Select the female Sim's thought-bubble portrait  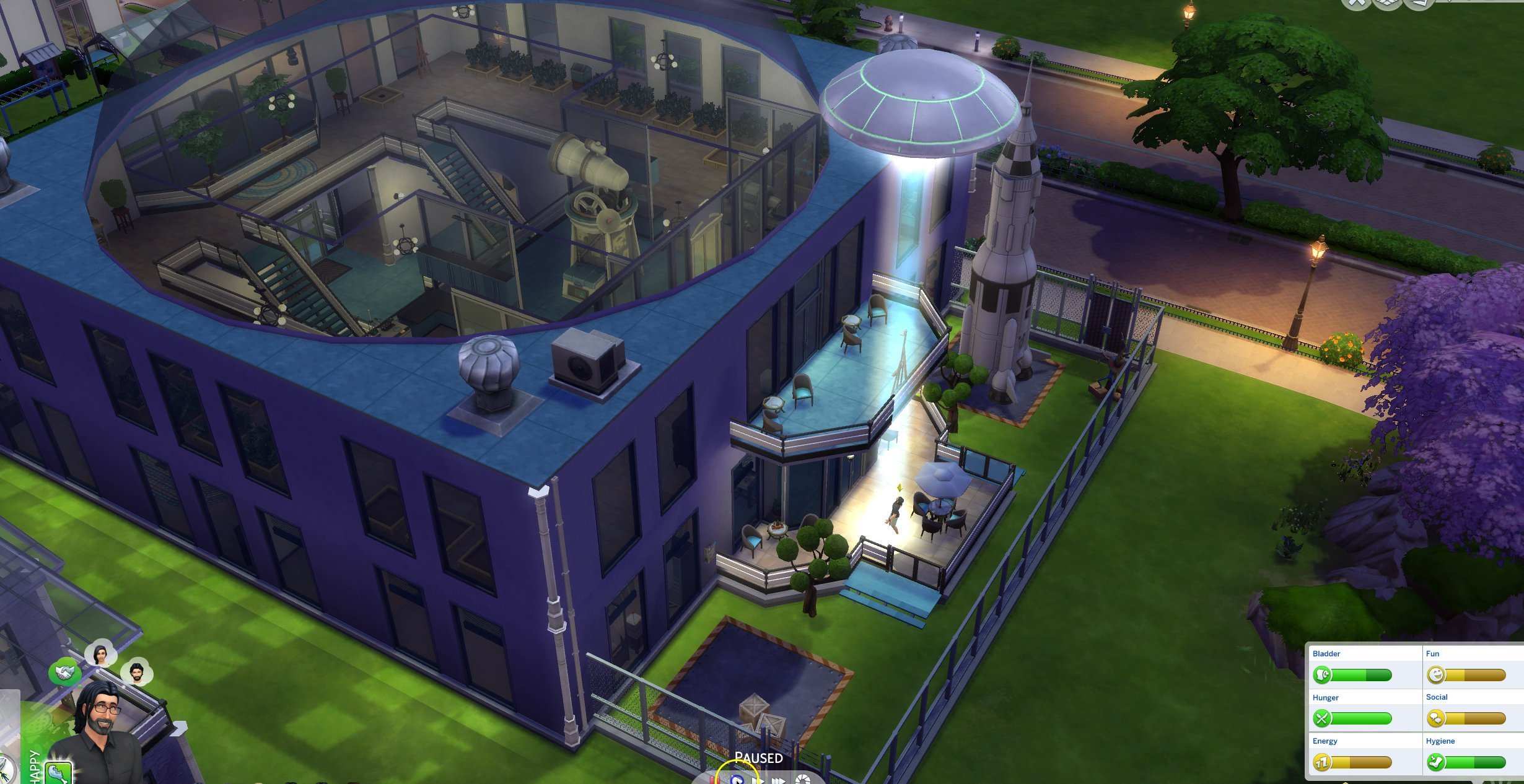click(x=101, y=653)
